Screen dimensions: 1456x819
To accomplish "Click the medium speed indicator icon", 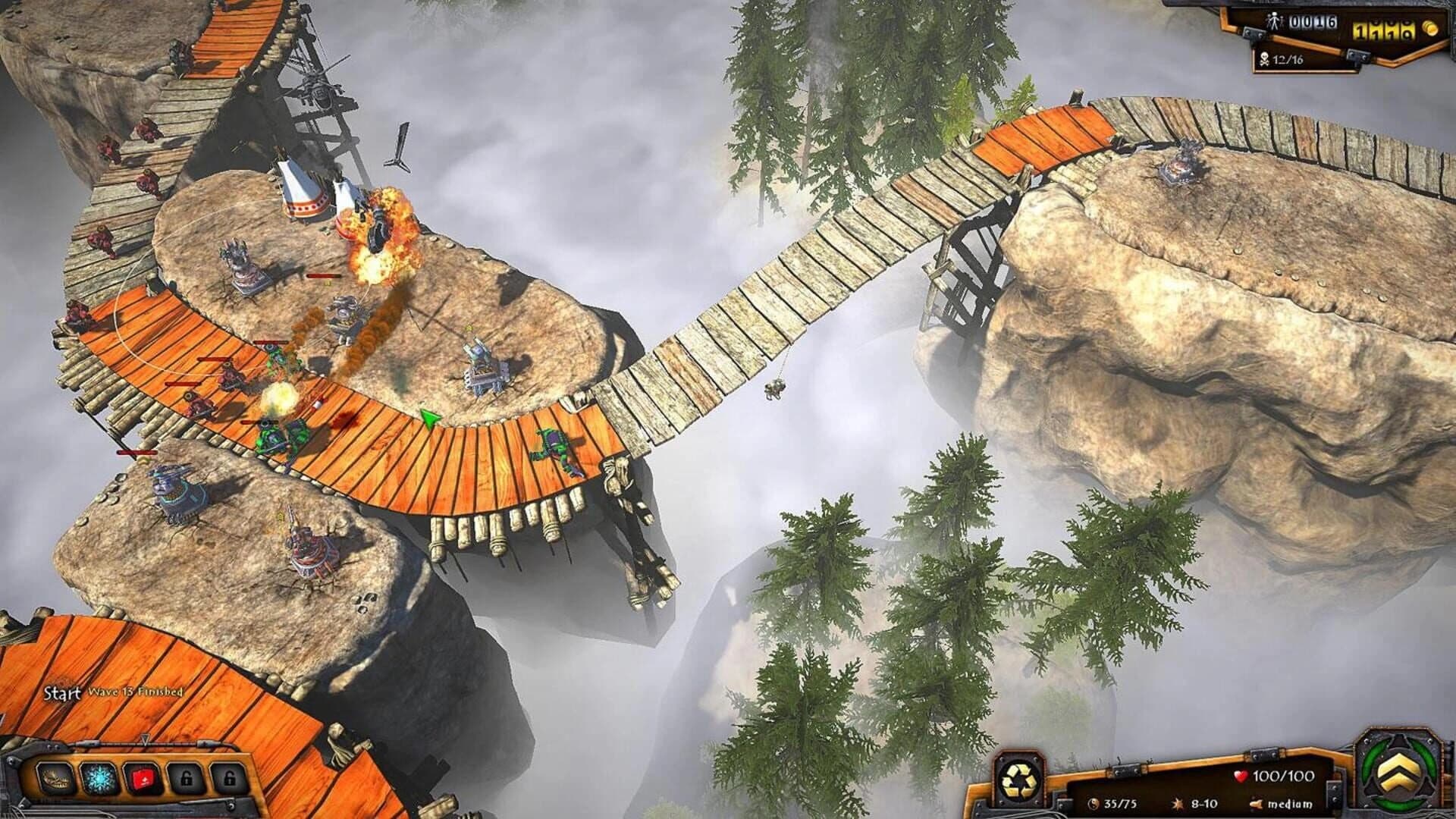I will click(1256, 805).
